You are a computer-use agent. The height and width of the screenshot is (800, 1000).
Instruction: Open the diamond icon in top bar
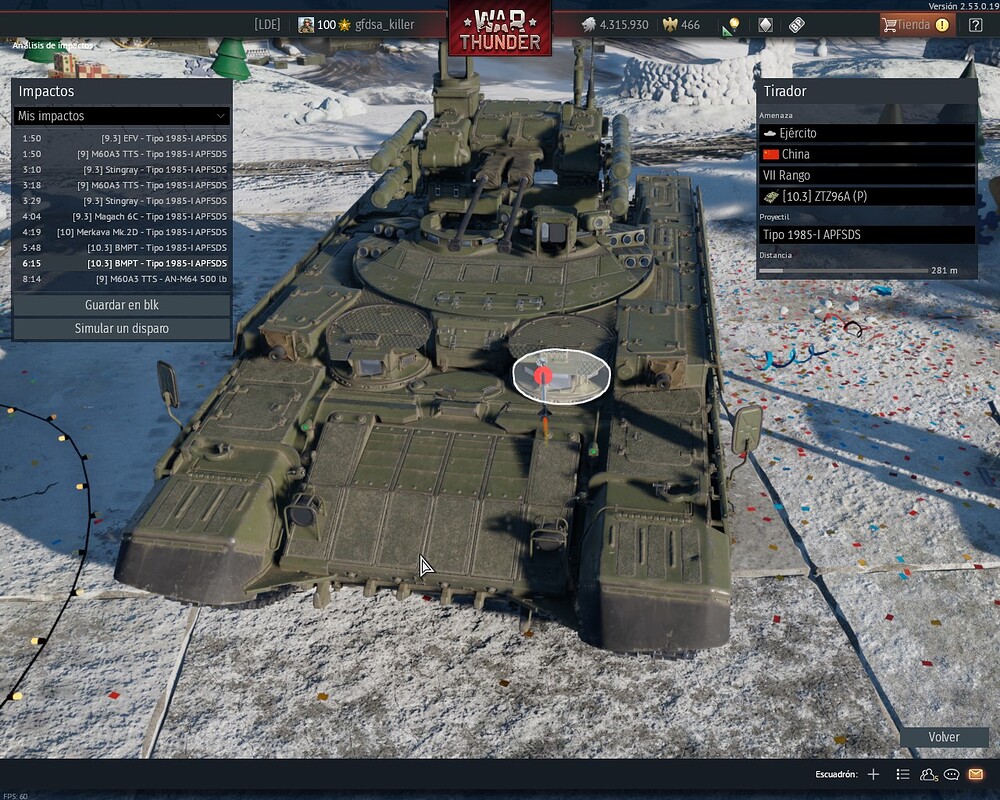click(x=765, y=25)
